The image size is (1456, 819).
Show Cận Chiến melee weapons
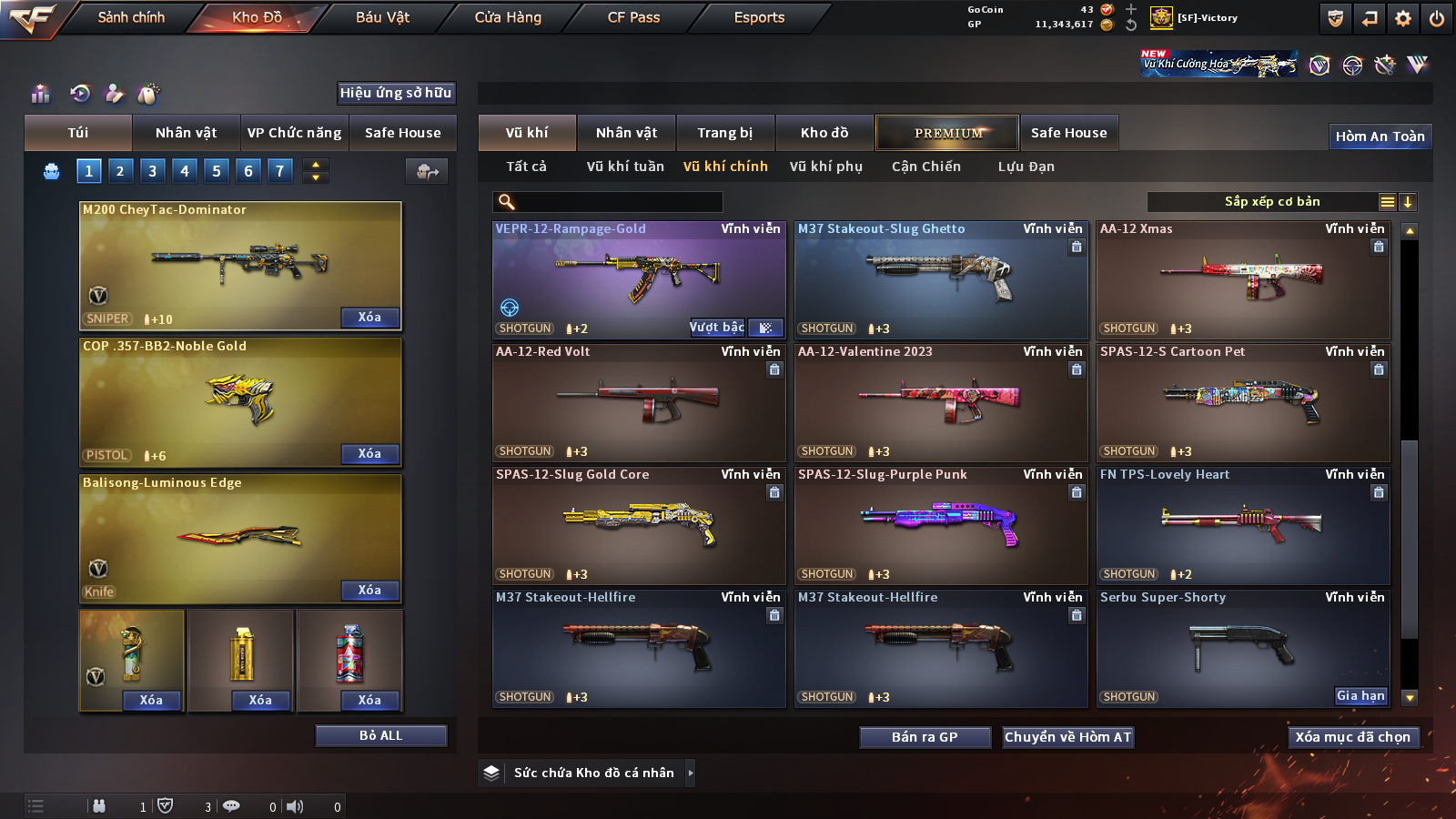[x=925, y=167]
